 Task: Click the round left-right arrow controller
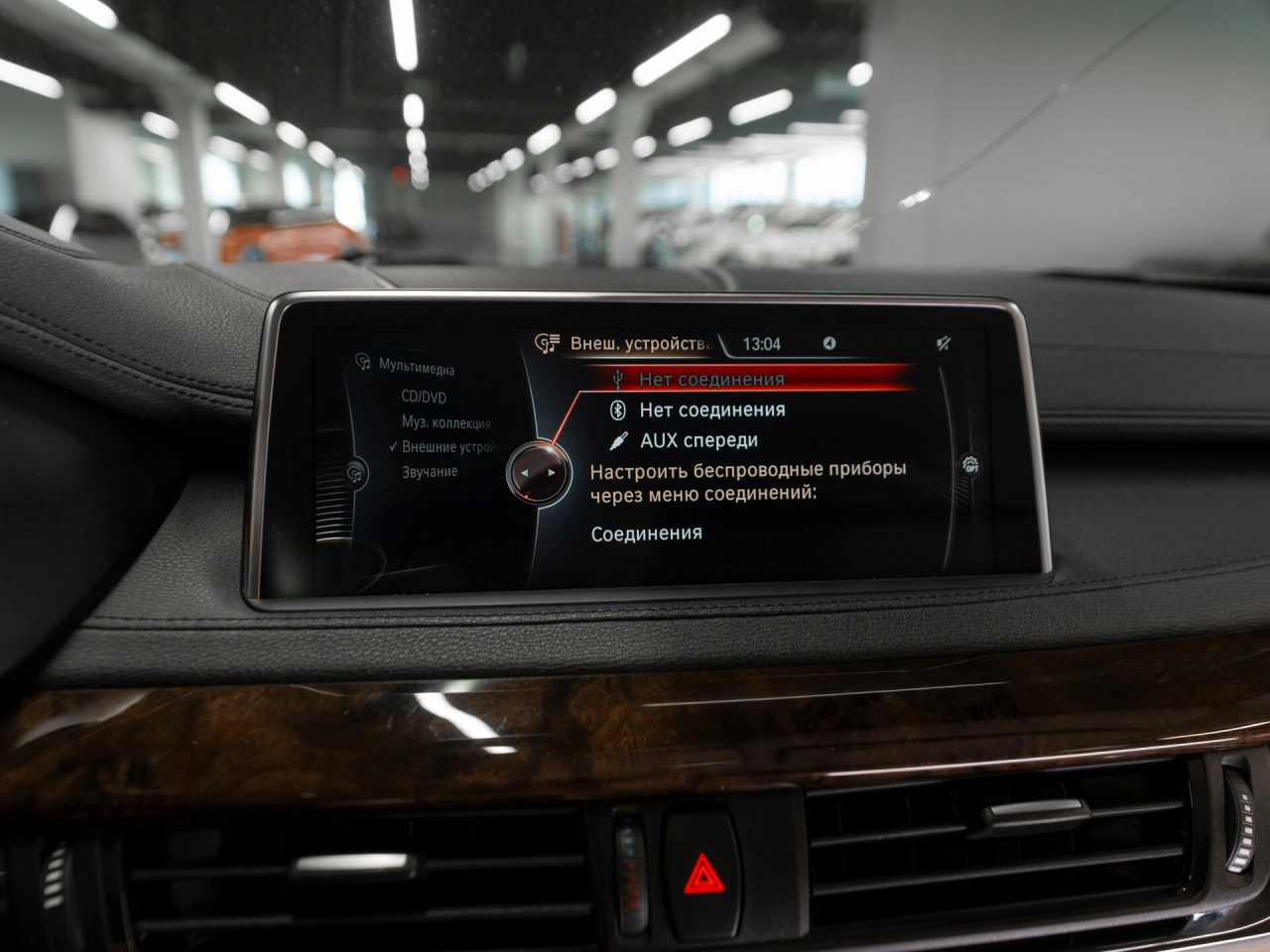(539, 473)
